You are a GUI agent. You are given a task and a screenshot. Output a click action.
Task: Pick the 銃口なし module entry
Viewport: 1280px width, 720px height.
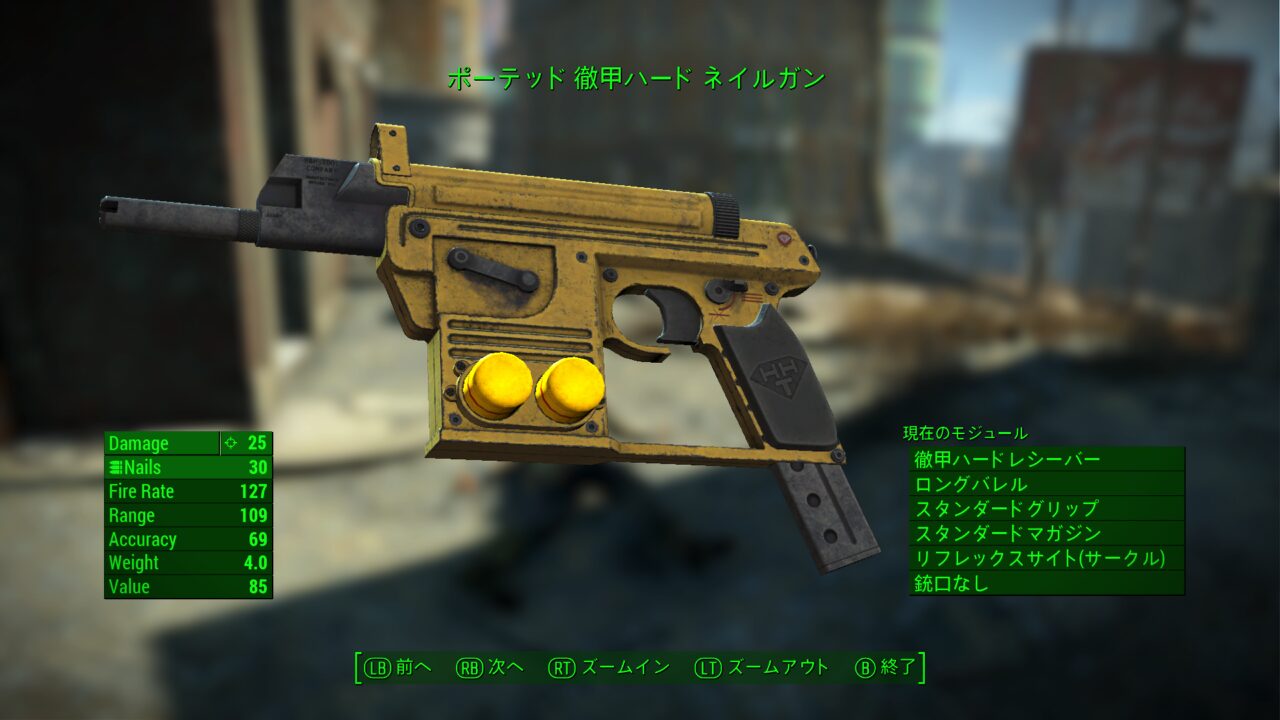[x=1046, y=583]
